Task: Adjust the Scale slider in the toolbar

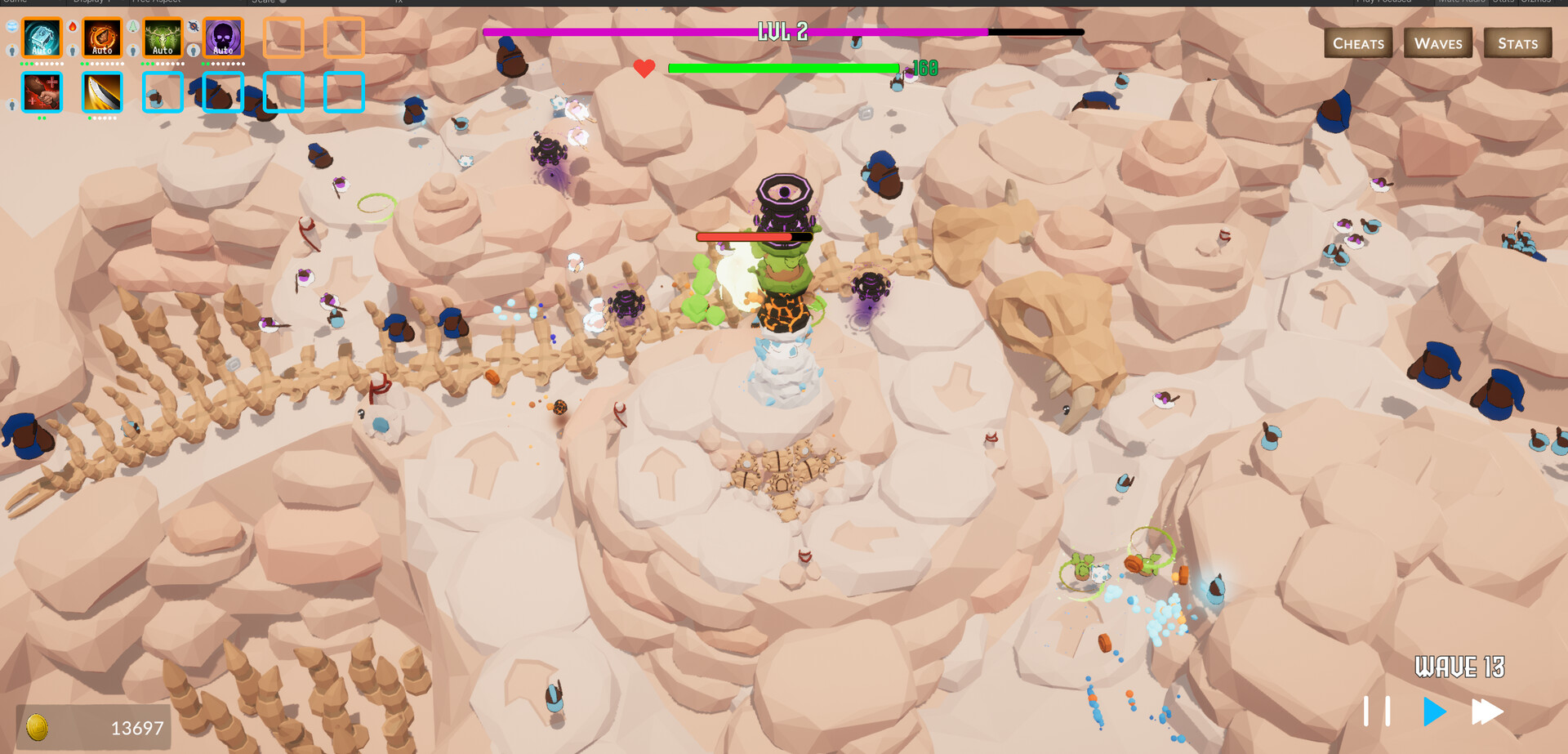Action: (x=282, y=2)
